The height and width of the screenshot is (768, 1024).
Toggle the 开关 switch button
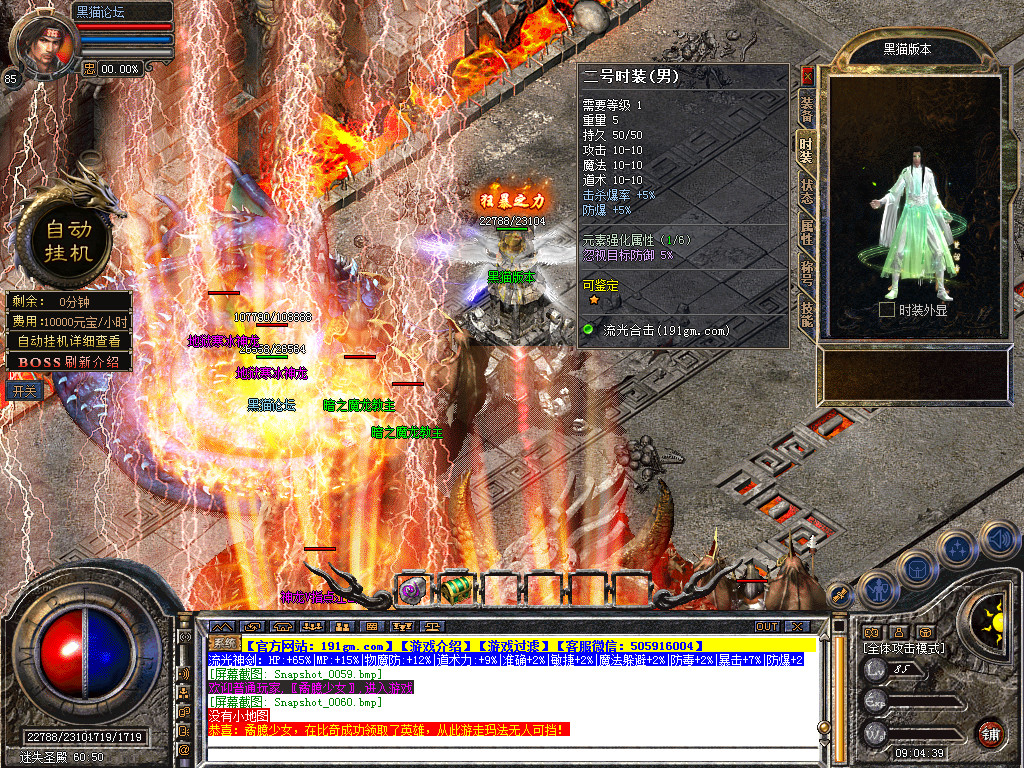pos(25,390)
